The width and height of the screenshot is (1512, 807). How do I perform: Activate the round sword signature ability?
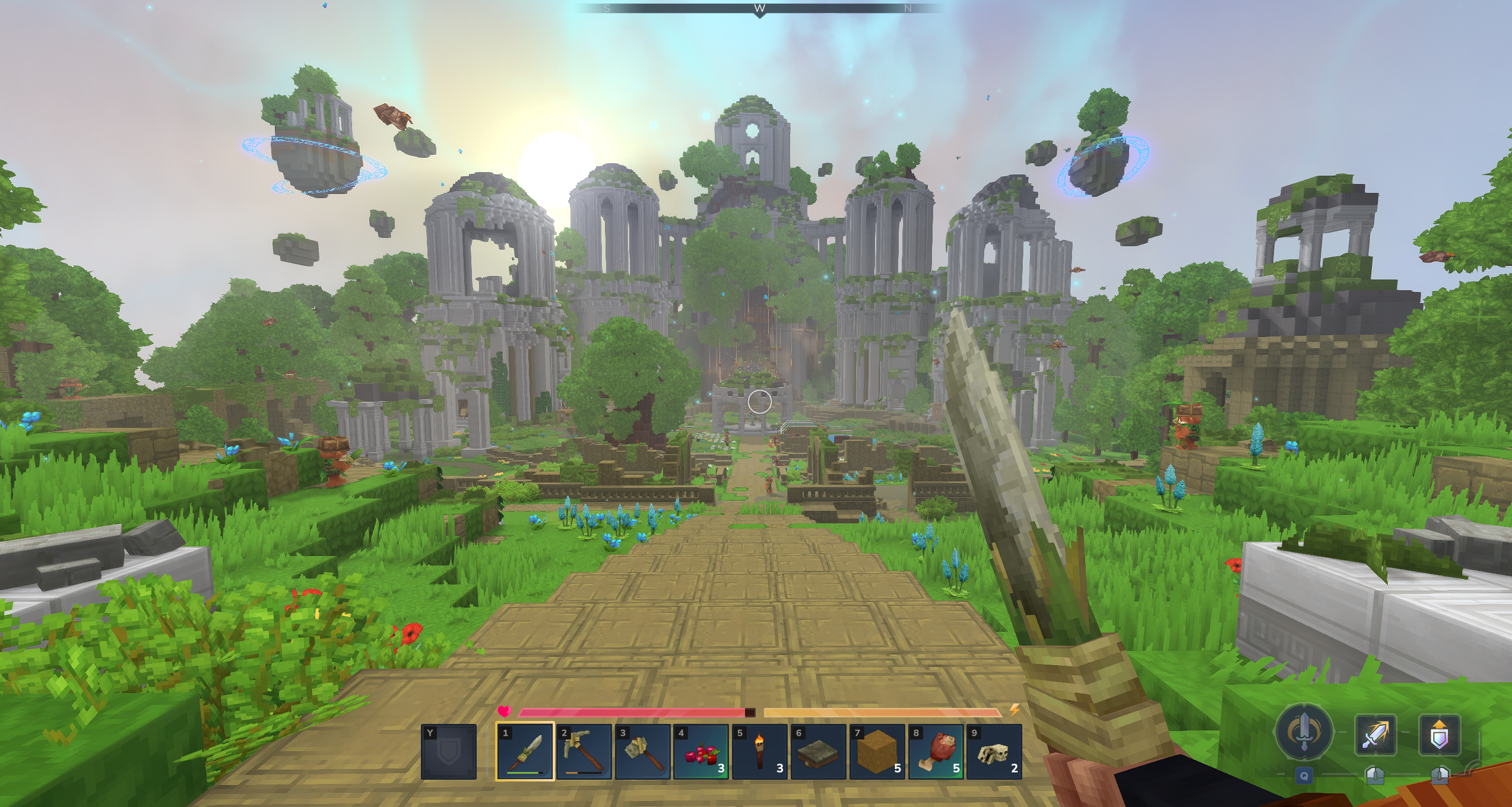coord(1304,733)
